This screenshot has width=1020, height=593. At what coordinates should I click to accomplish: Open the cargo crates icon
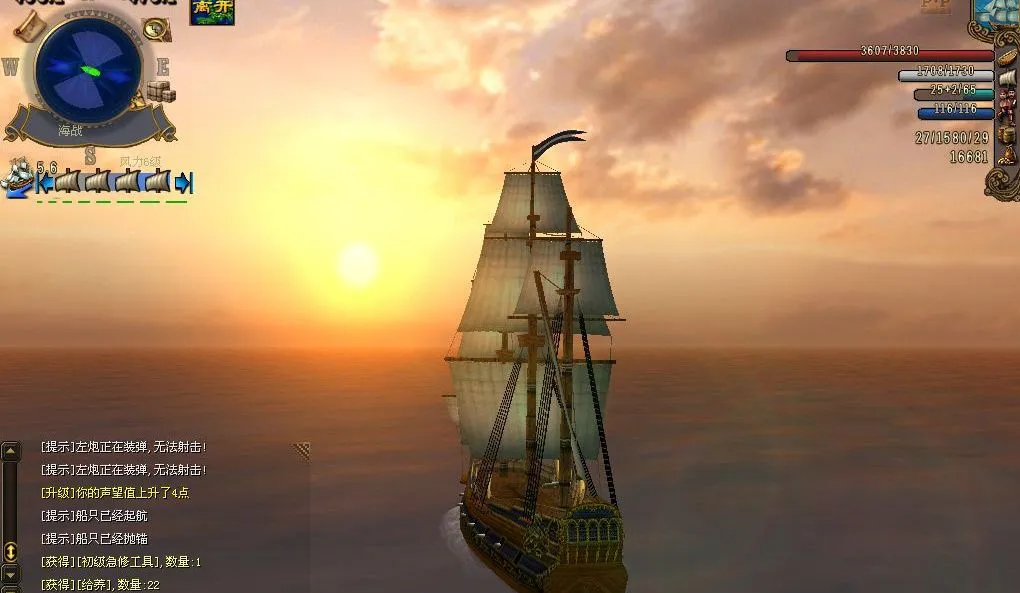161,92
